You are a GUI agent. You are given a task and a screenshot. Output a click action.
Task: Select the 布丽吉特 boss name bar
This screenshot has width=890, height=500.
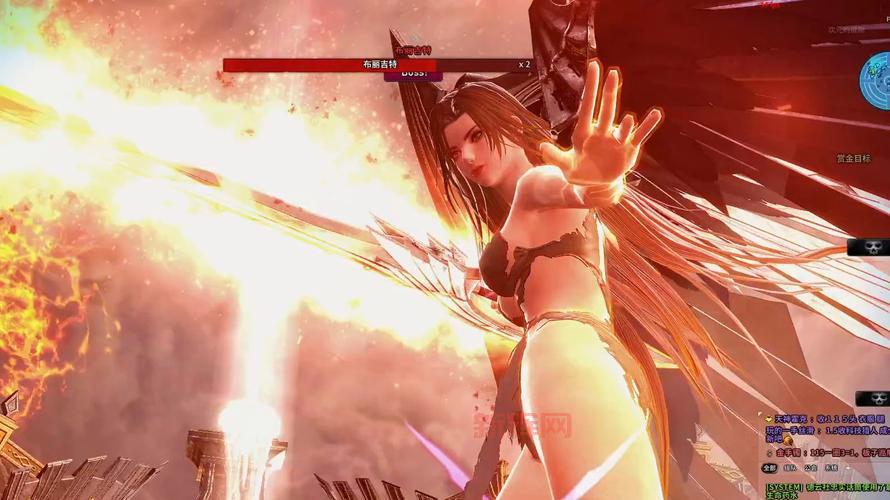[384, 64]
